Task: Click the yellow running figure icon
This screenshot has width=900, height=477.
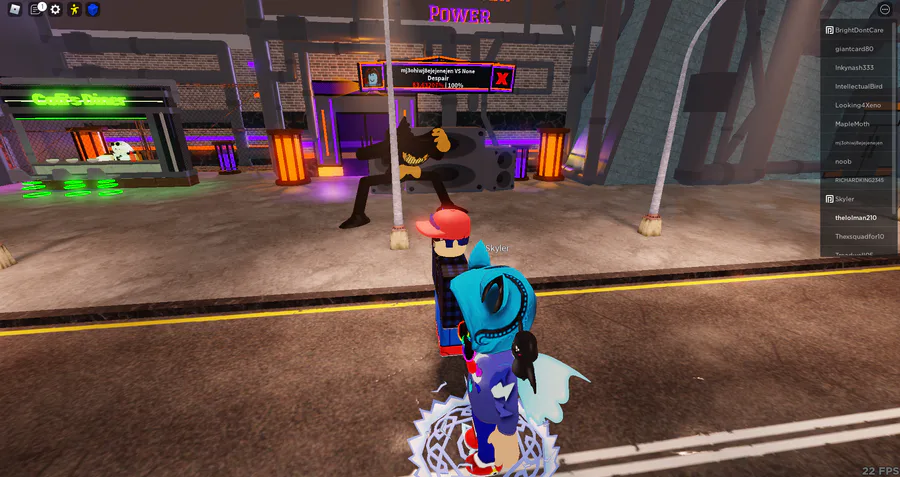Action: [x=74, y=9]
